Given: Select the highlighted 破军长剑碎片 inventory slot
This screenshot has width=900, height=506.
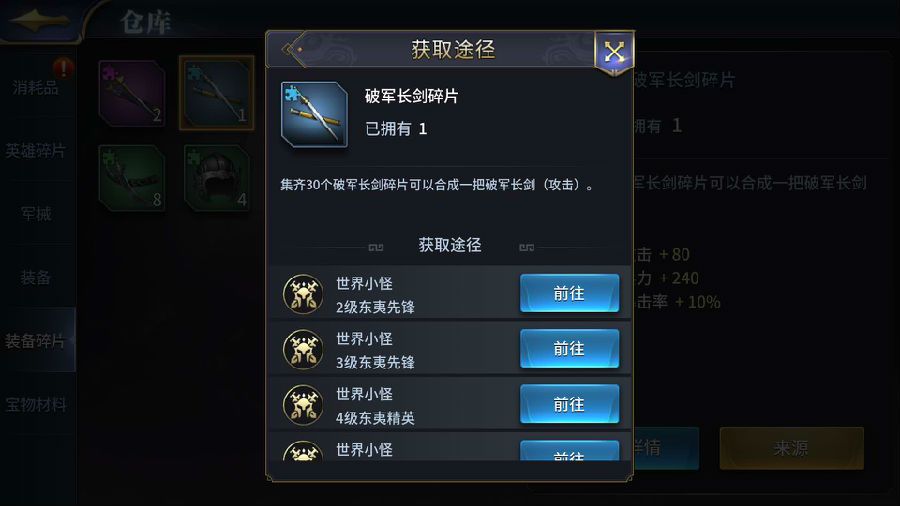Looking at the screenshot, I should click(x=217, y=93).
